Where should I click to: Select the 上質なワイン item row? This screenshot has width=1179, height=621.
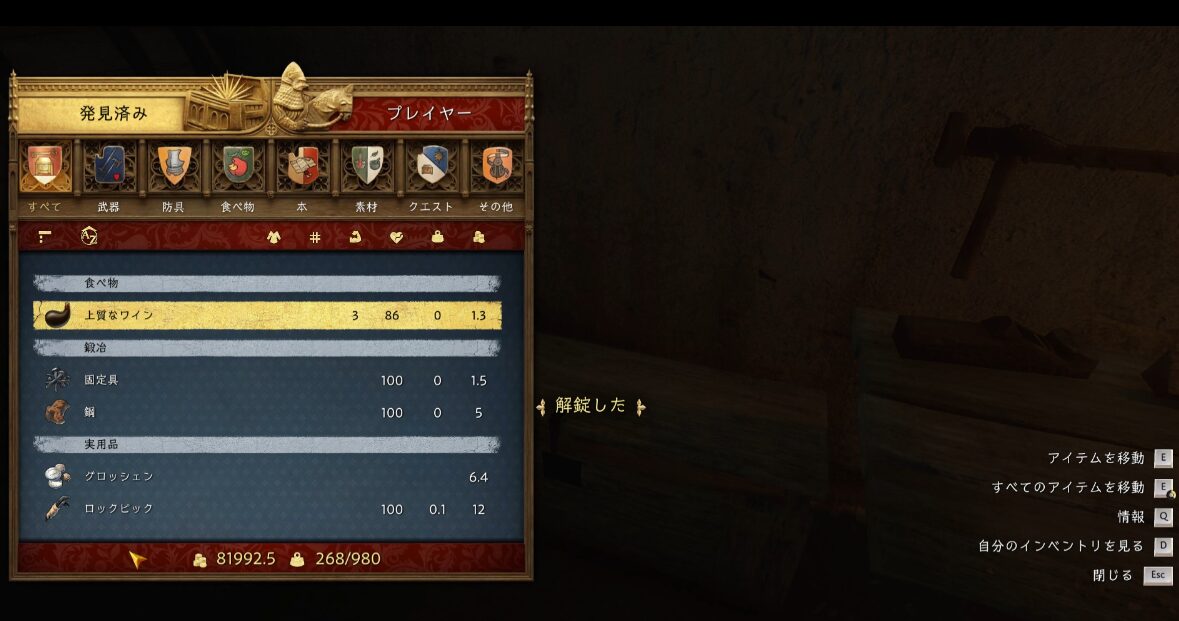(267, 315)
